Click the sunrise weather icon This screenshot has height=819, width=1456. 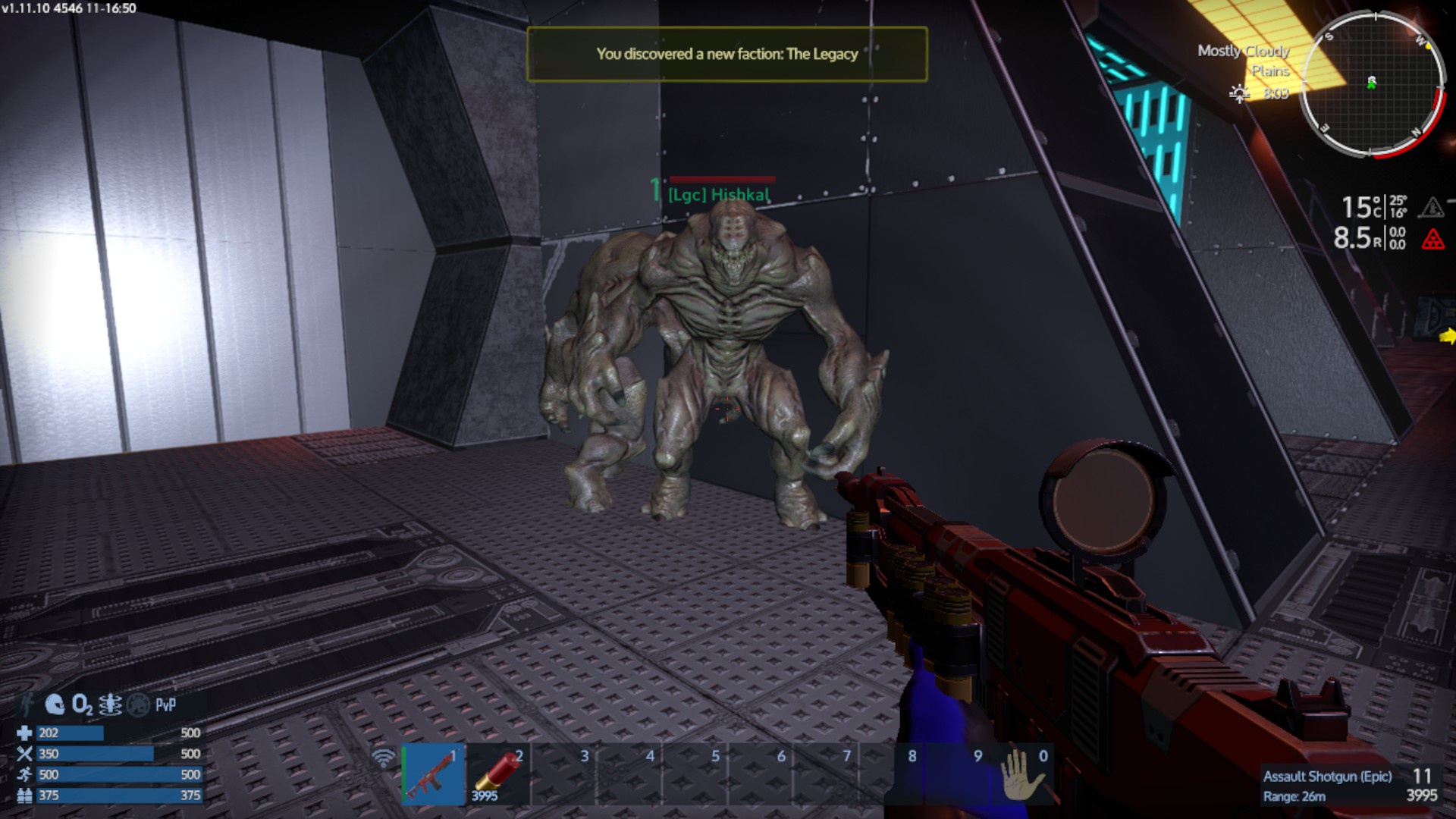tap(1239, 94)
